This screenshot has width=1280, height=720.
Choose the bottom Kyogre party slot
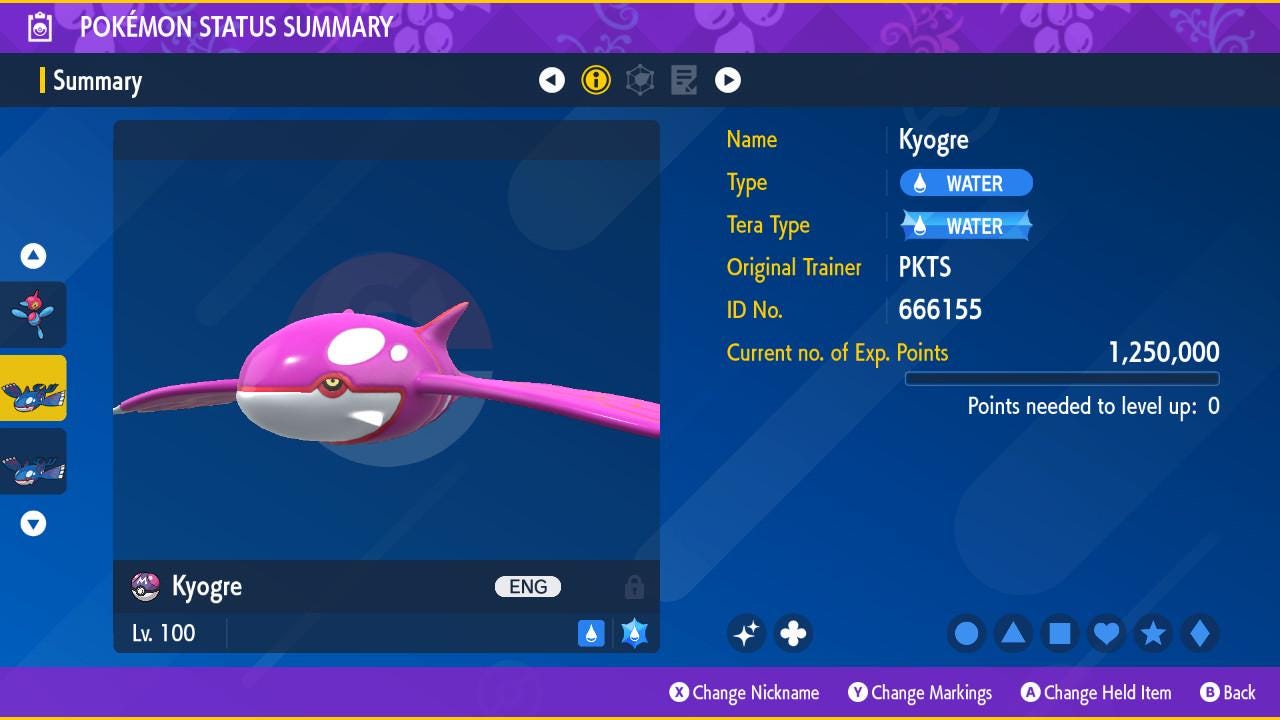point(33,461)
